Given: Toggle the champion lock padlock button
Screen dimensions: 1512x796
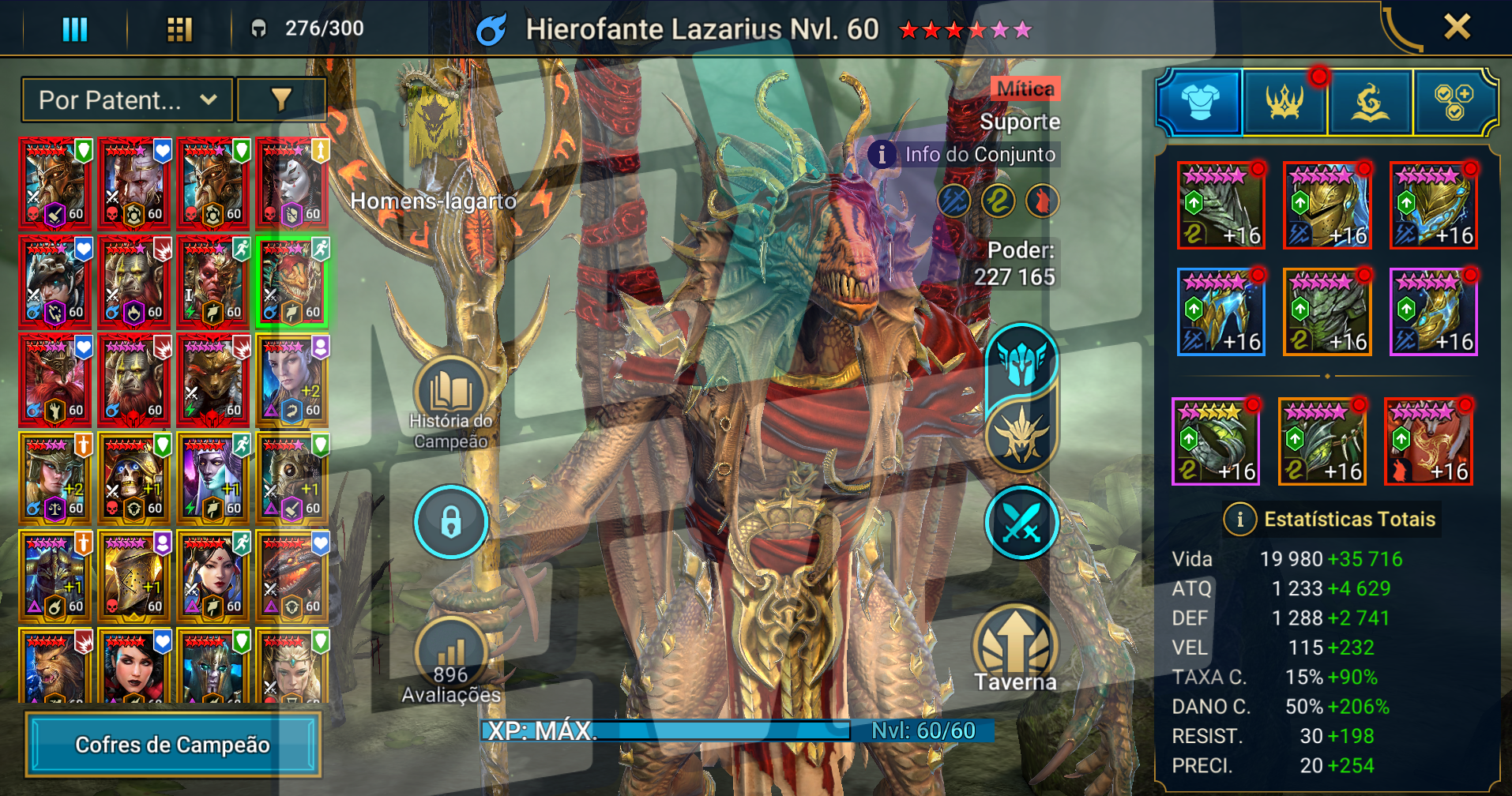Looking at the screenshot, I should 450,522.
